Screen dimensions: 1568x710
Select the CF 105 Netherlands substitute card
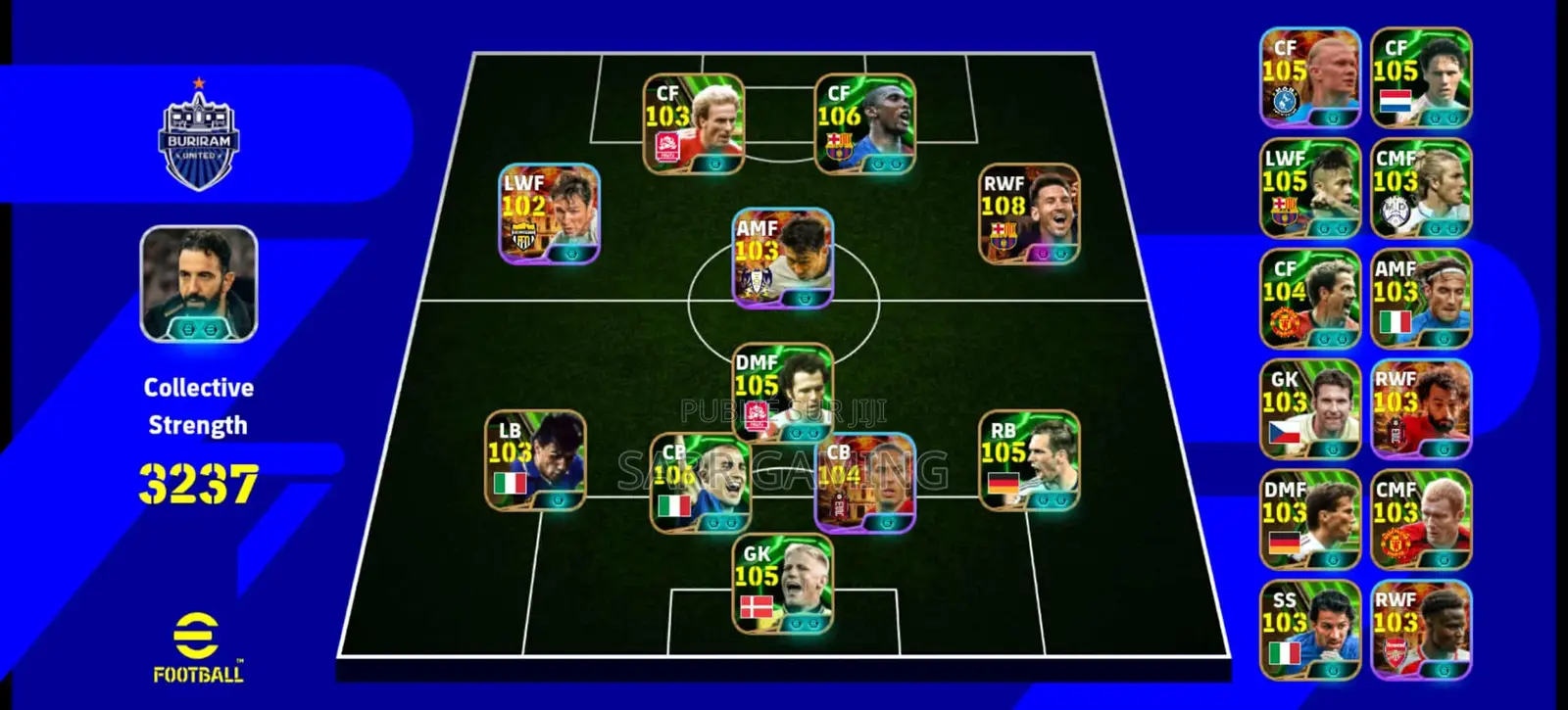1421,77
